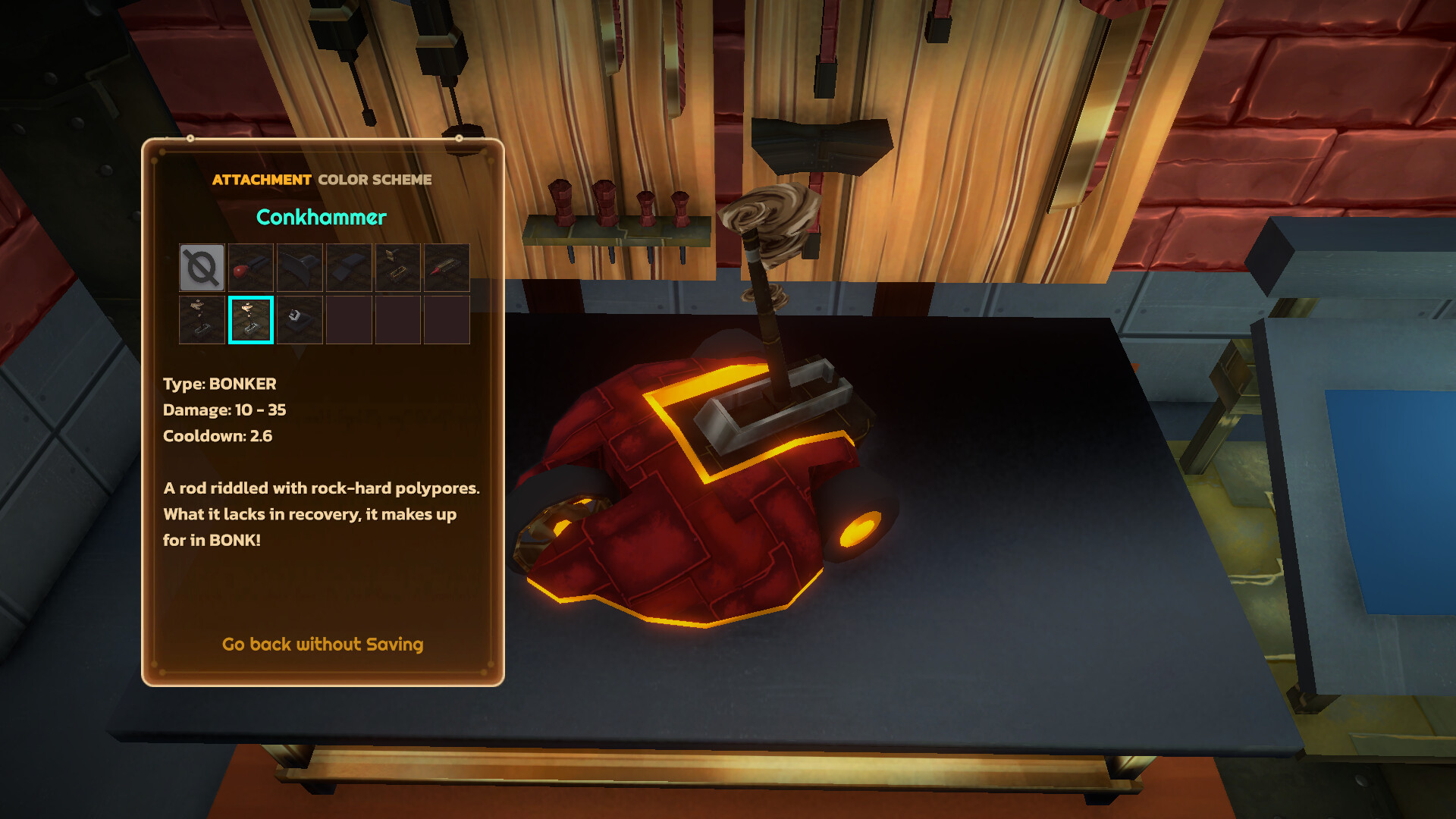Screen dimensions: 1456x819
Task: Select the flat ramp wedge attachment
Action: [x=349, y=268]
